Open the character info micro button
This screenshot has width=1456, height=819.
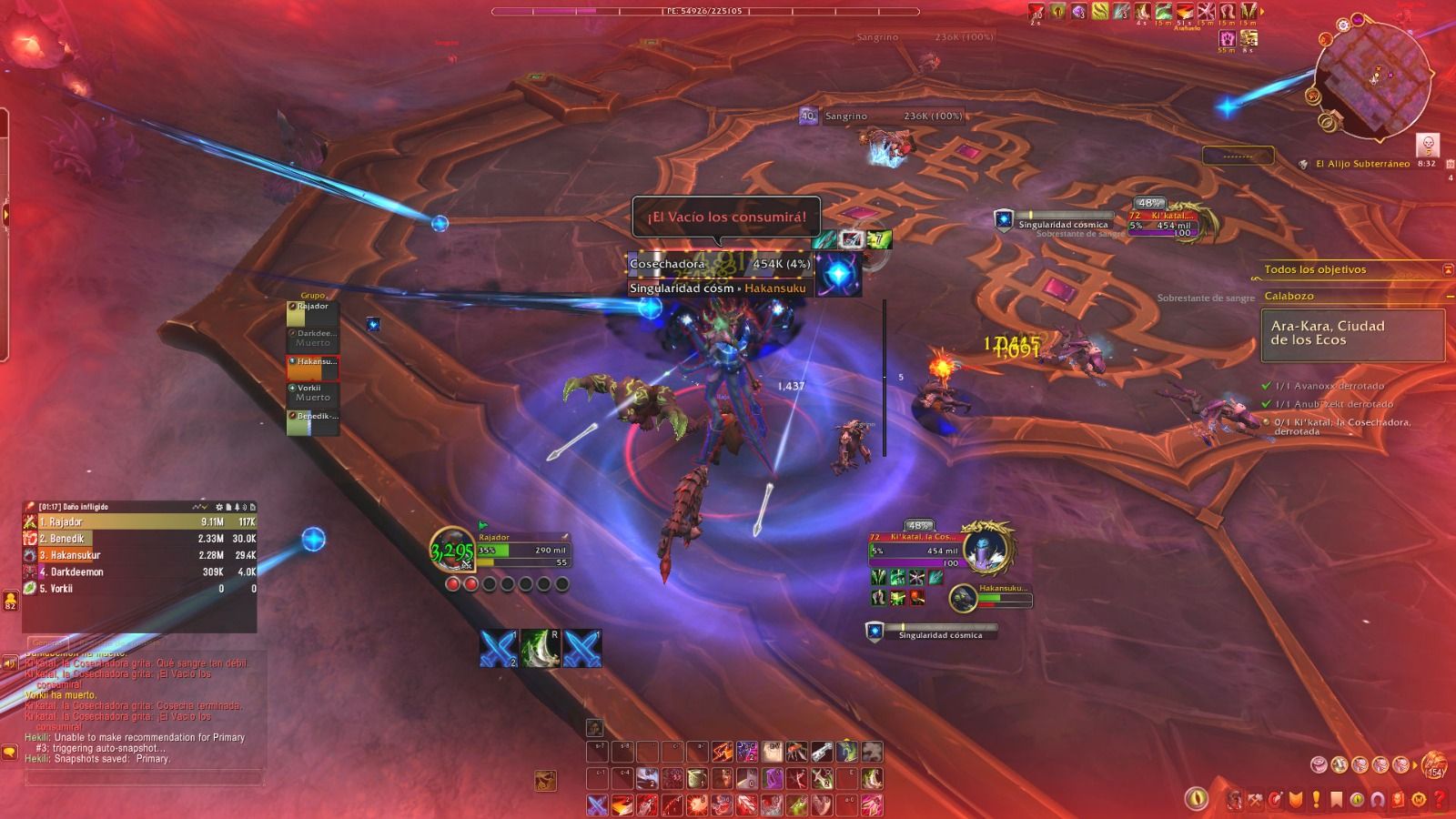[x=1235, y=800]
